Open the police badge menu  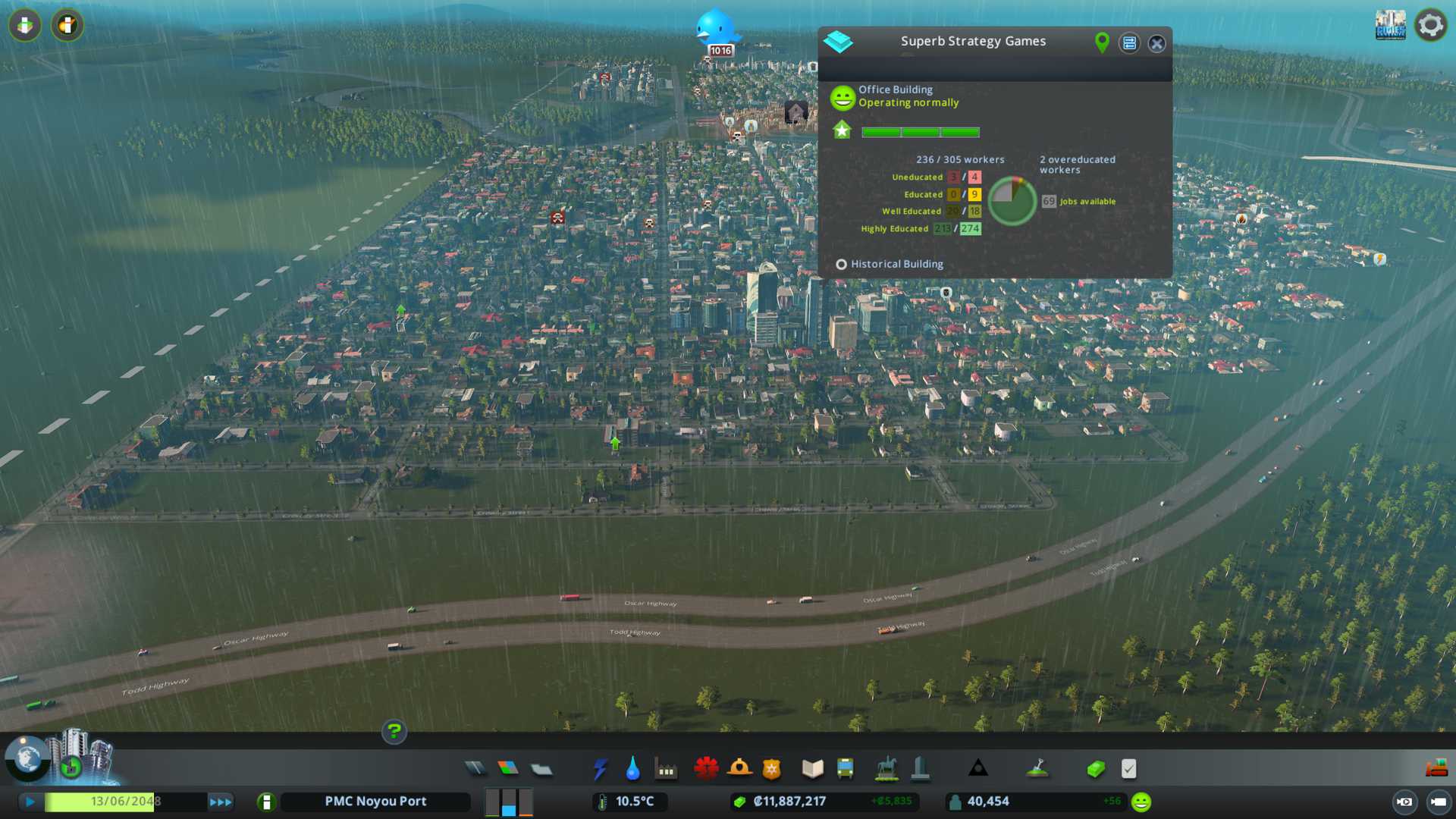coord(772,769)
